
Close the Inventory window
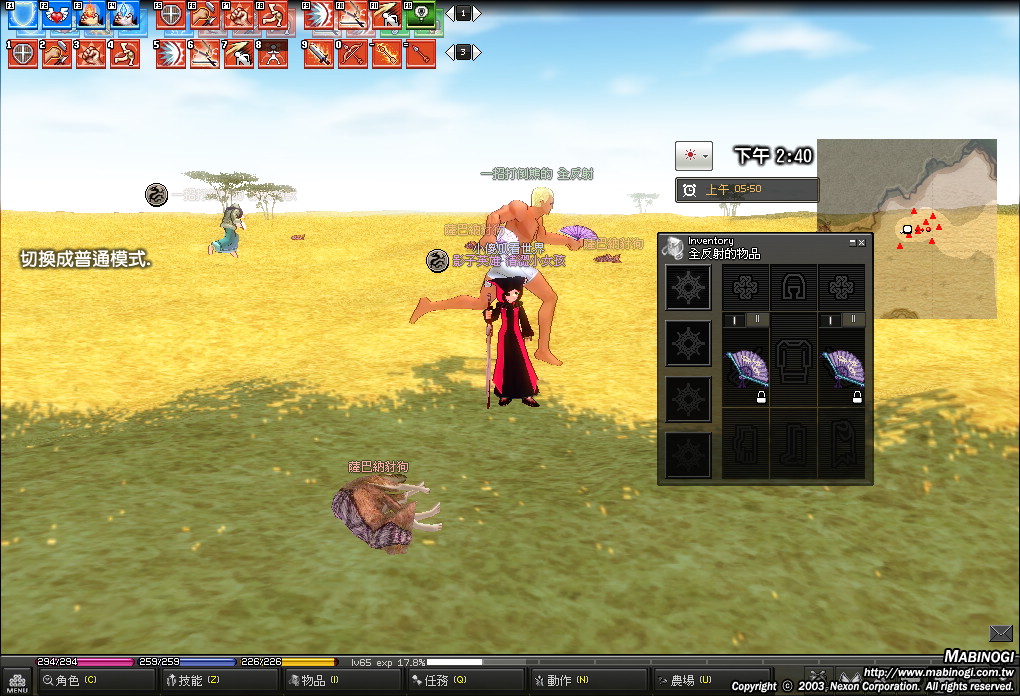[x=862, y=242]
